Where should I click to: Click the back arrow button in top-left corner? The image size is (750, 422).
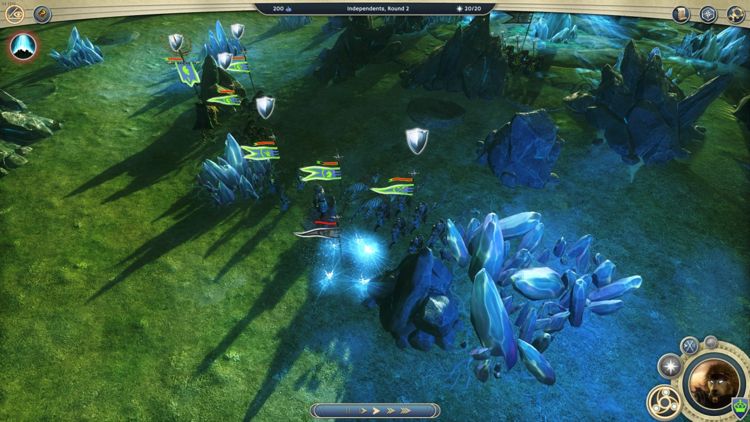point(15,14)
